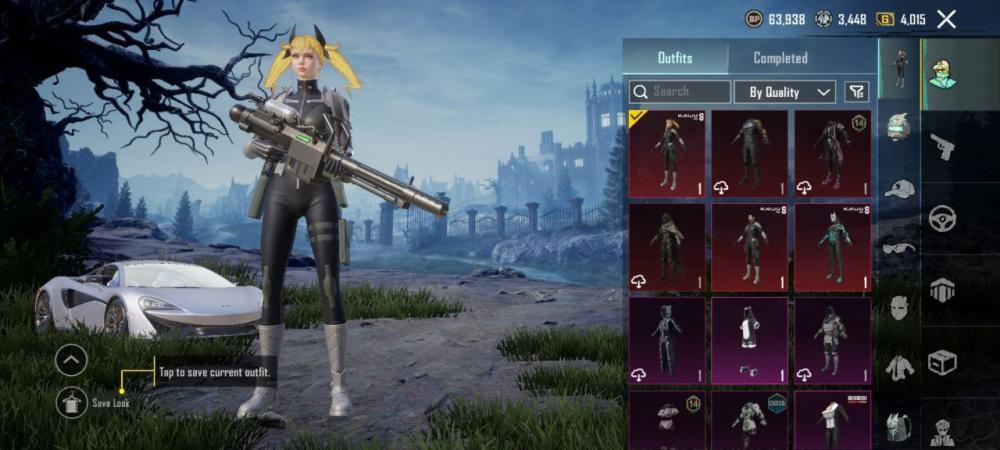Viewport: 1000px width, 450px height.
Task: Select the jacket tops category
Action: [899, 367]
